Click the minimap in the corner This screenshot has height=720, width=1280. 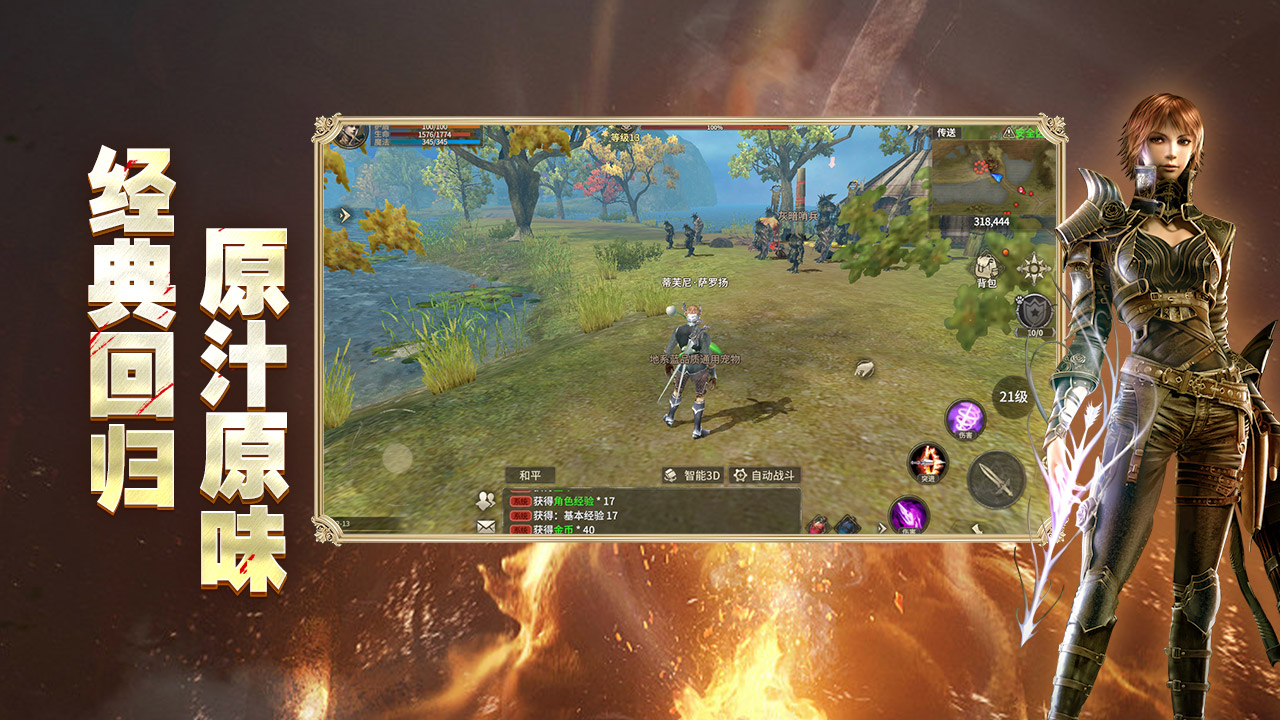click(x=992, y=182)
